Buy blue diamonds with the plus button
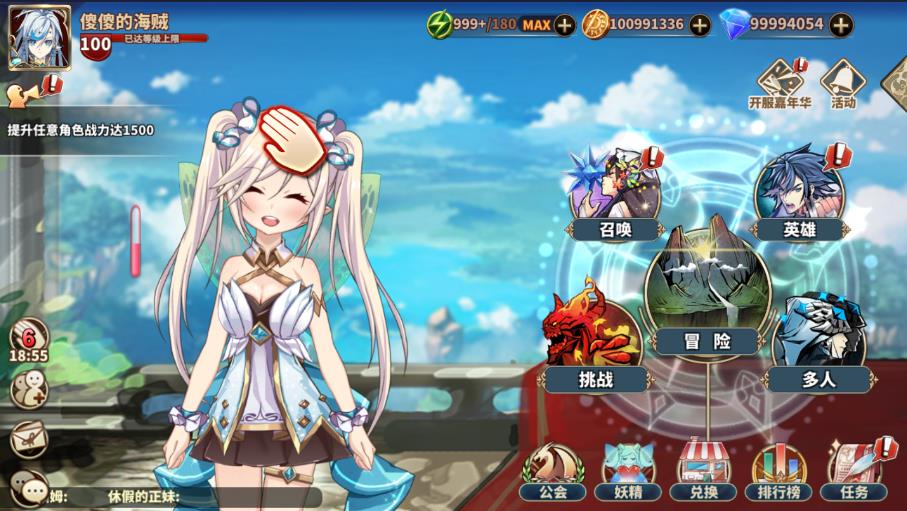 [x=842, y=25]
